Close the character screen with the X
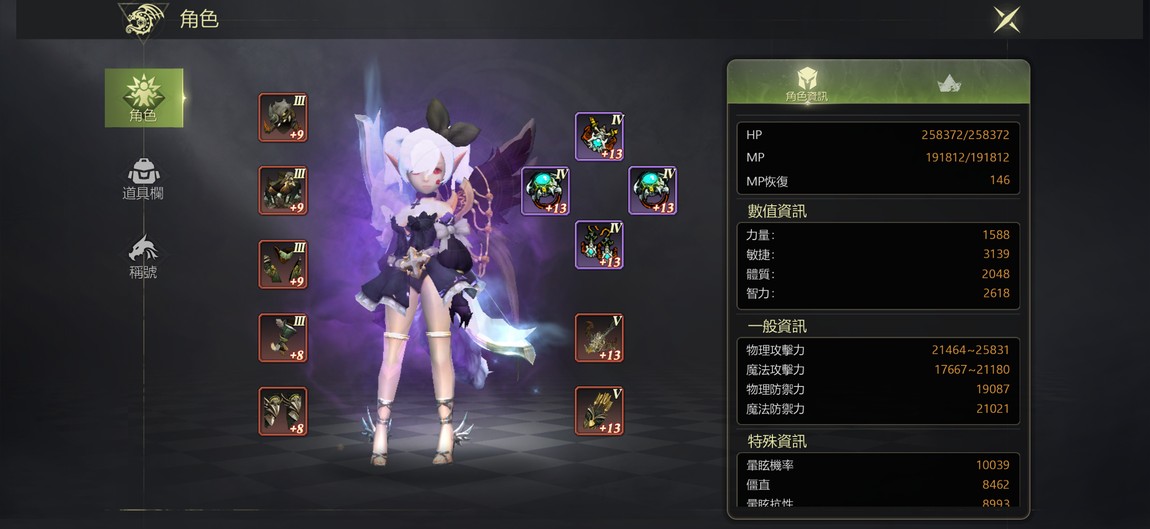1150x529 pixels. [x=1006, y=19]
